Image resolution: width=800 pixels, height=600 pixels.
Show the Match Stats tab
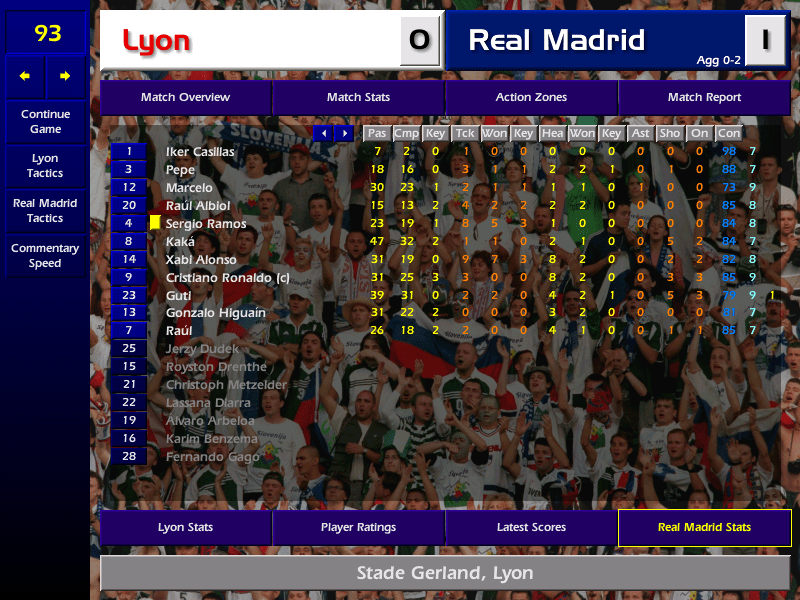pos(358,97)
